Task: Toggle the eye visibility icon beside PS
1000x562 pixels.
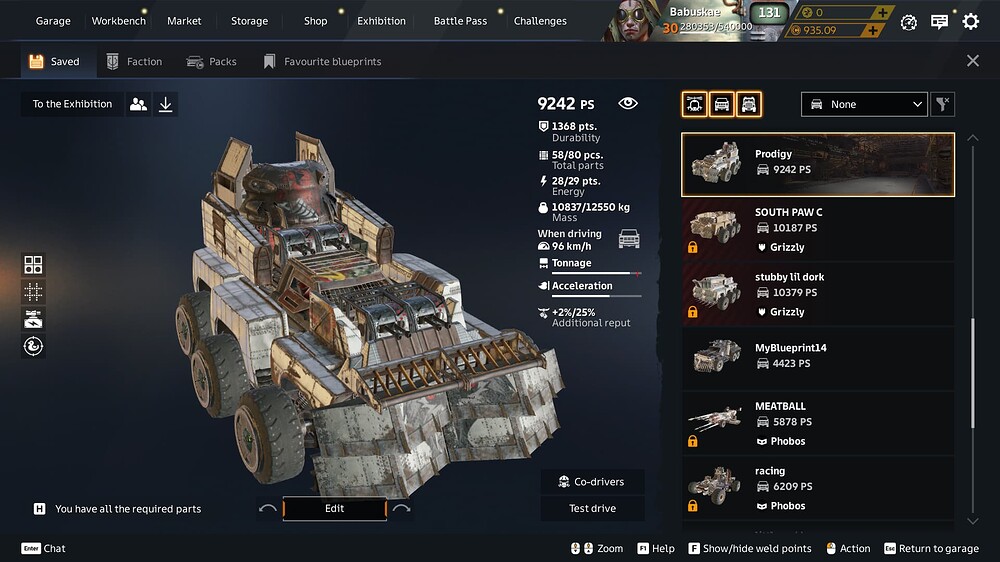Action: (x=628, y=103)
